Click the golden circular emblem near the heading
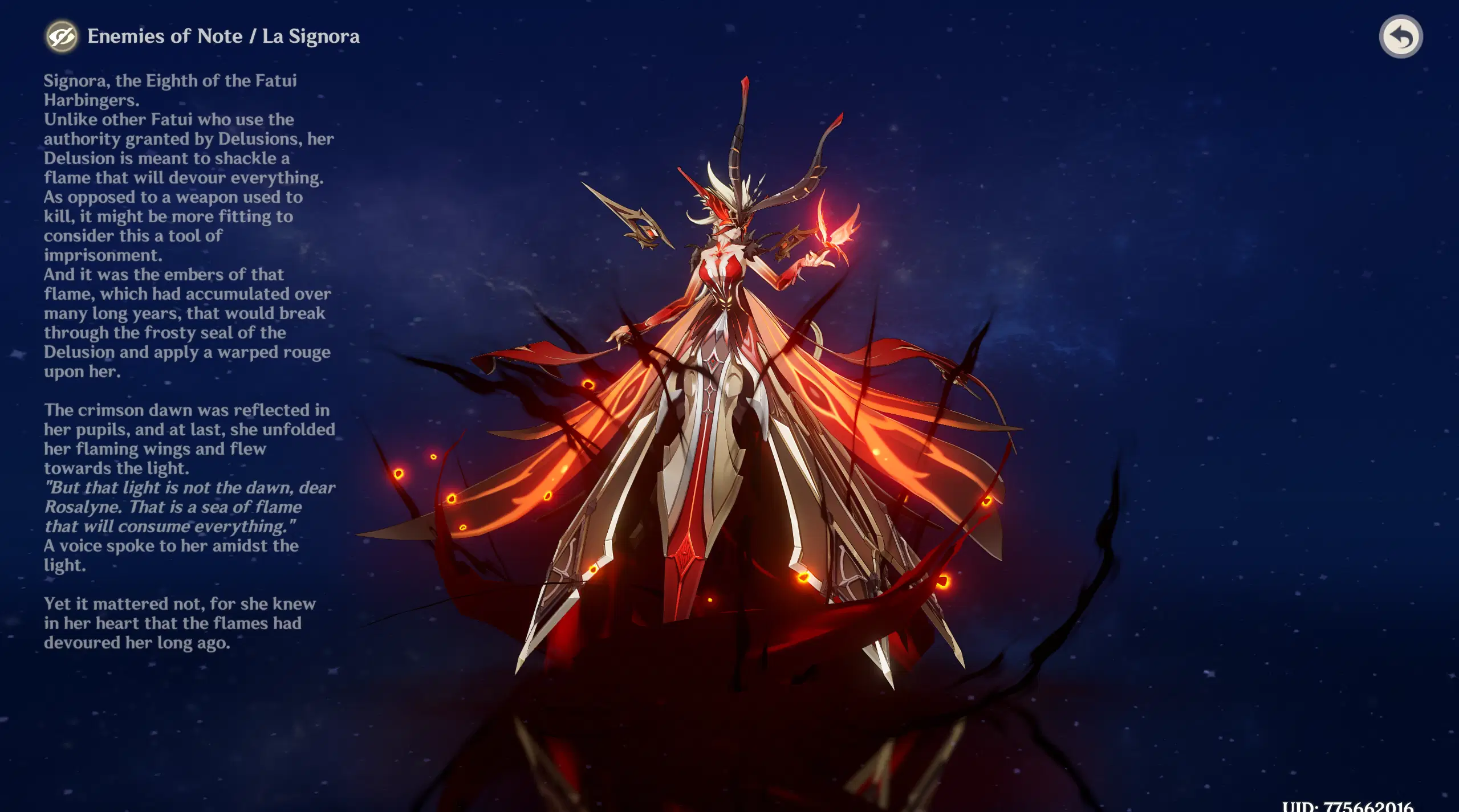 [x=63, y=36]
